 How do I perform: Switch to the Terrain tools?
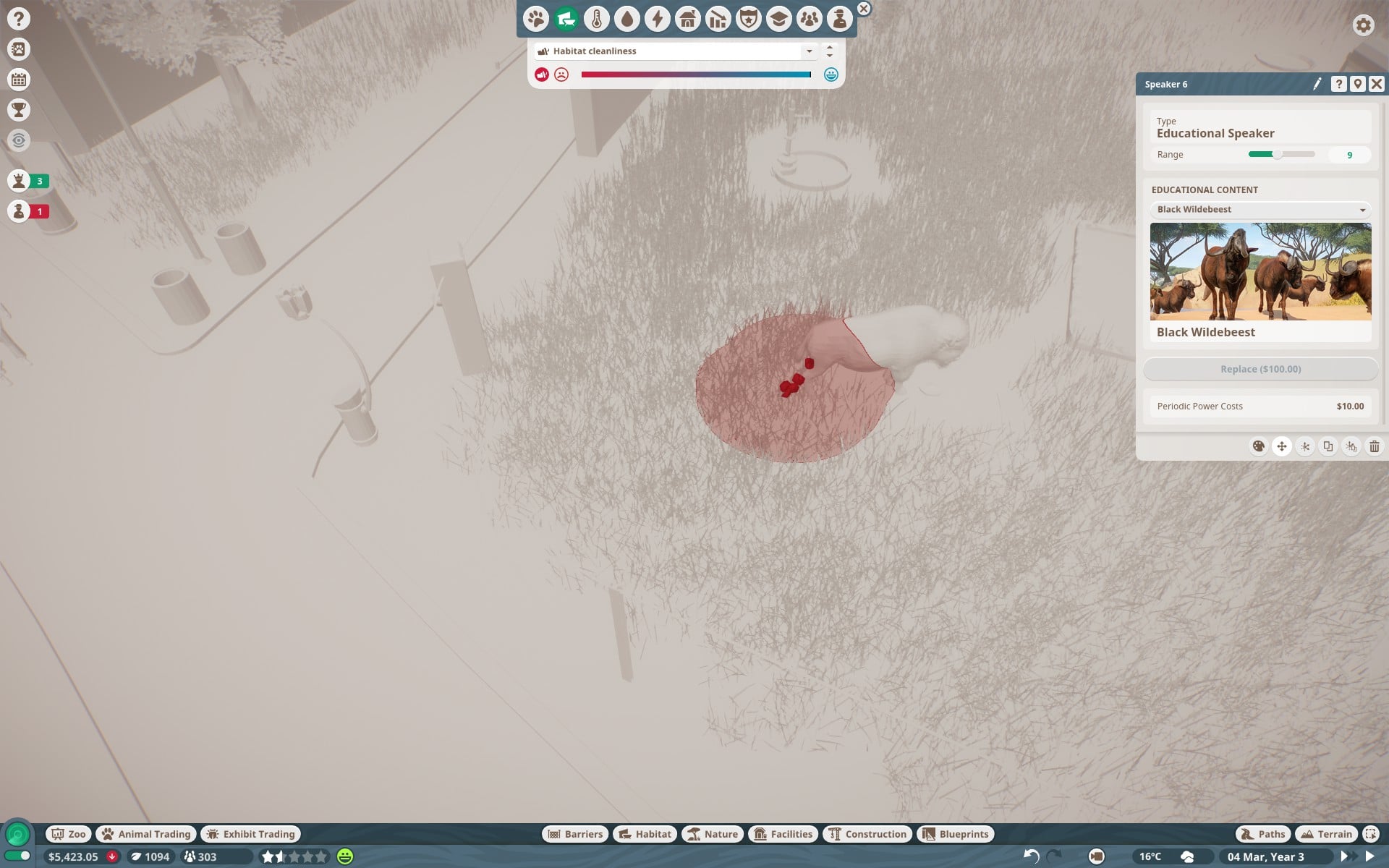click(1327, 834)
